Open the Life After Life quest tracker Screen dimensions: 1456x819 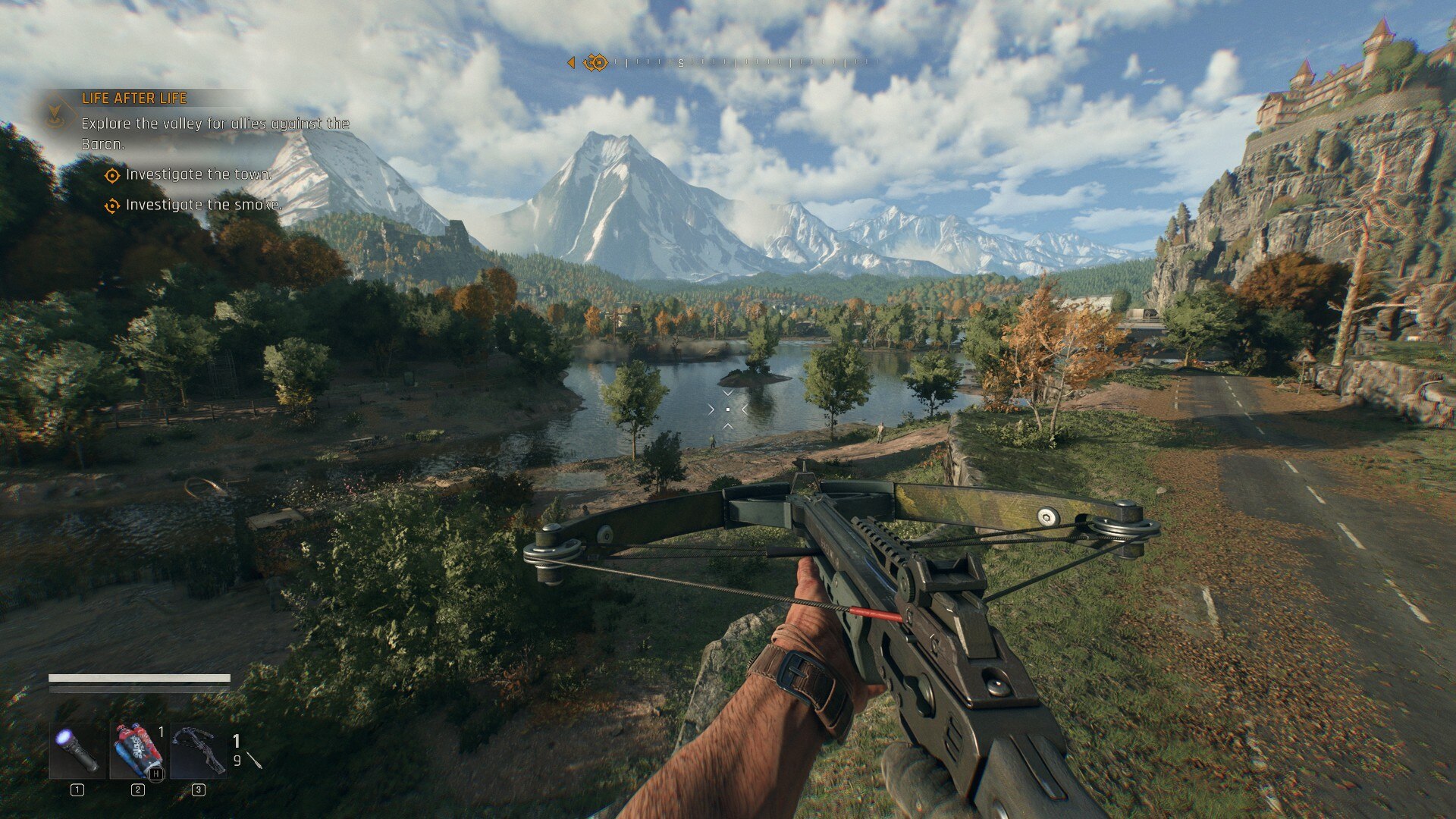134,98
